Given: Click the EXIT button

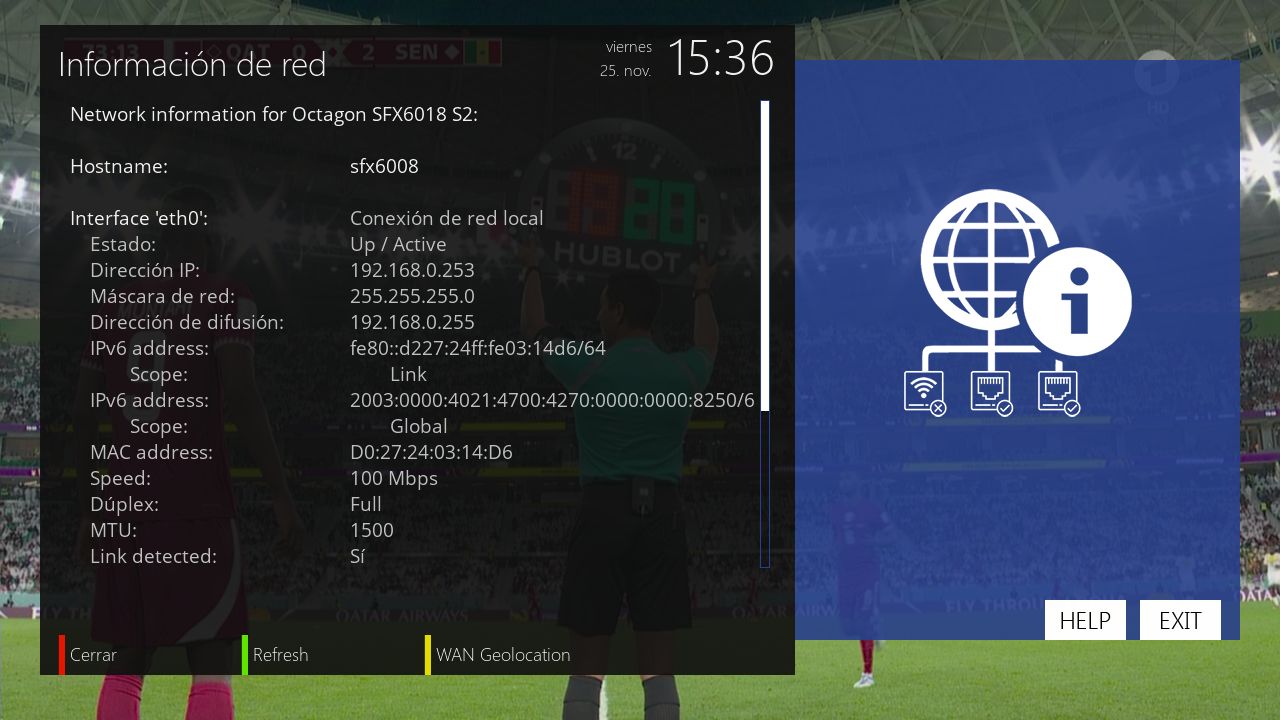Looking at the screenshot, I should tap(1180, 620).
